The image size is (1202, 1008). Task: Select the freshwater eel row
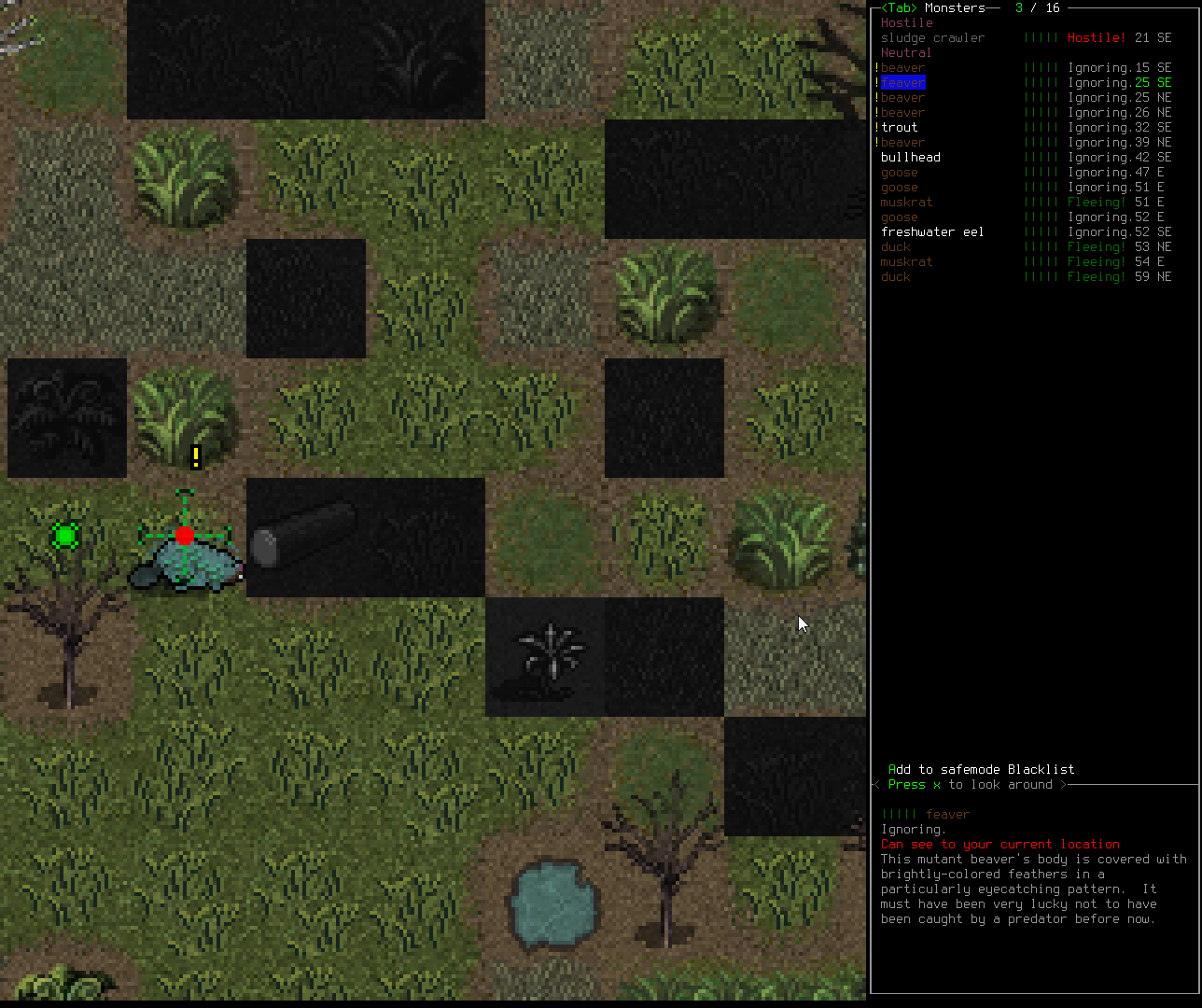click(932, 232)
